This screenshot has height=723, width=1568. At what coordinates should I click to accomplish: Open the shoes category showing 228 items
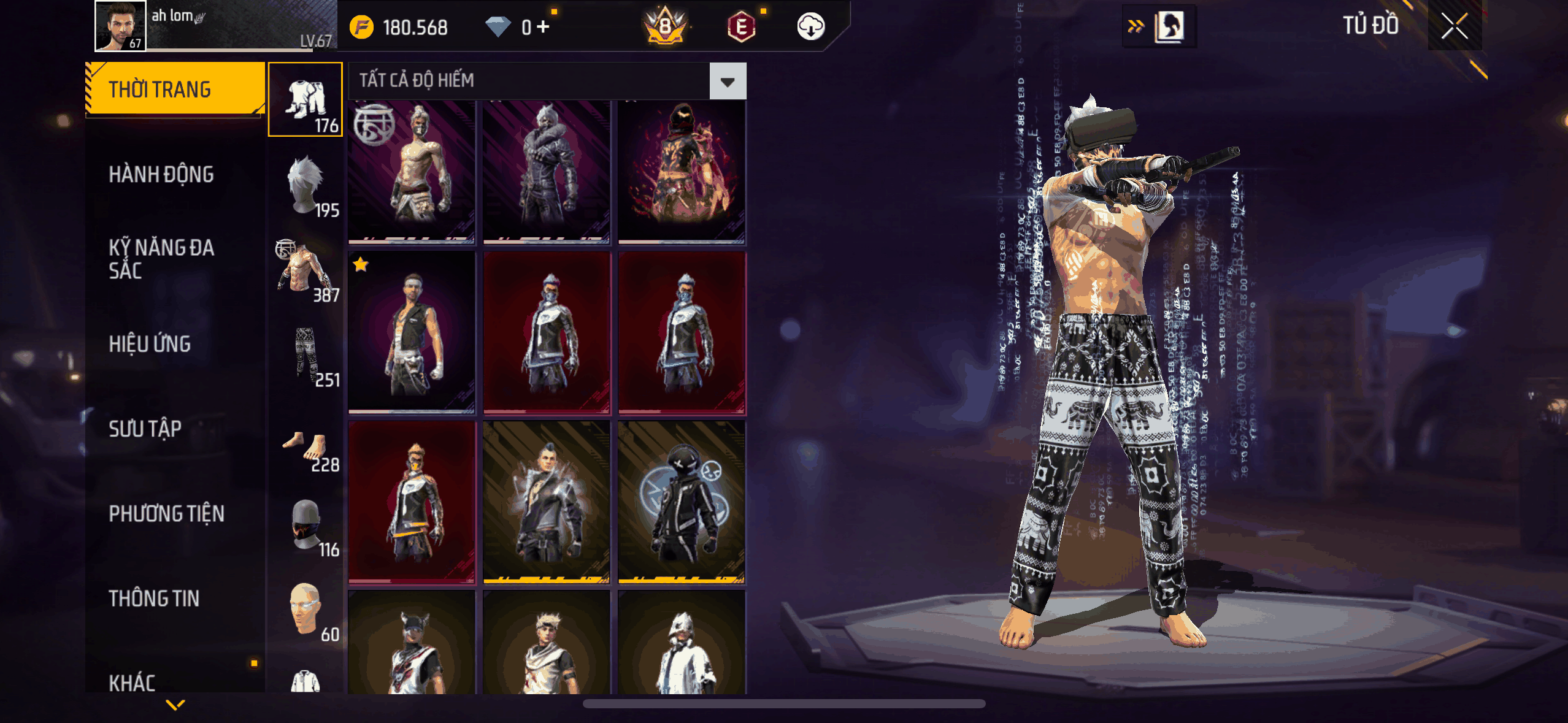coord(306,450)
